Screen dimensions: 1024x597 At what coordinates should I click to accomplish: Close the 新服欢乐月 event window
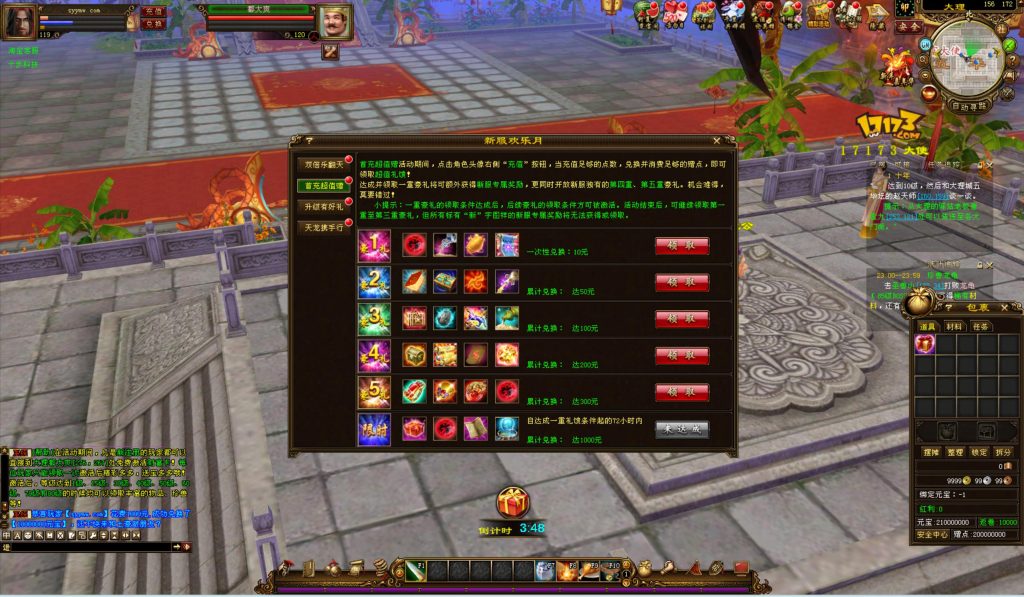click(x=717, y=141)
